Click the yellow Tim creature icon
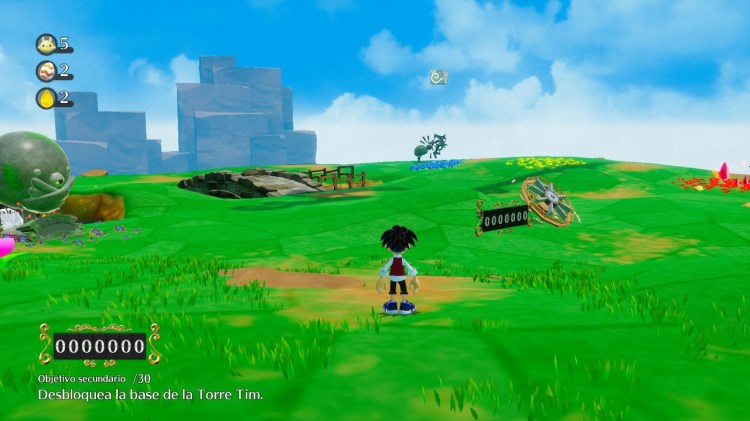Screen dimensions: 750x421 46,44
